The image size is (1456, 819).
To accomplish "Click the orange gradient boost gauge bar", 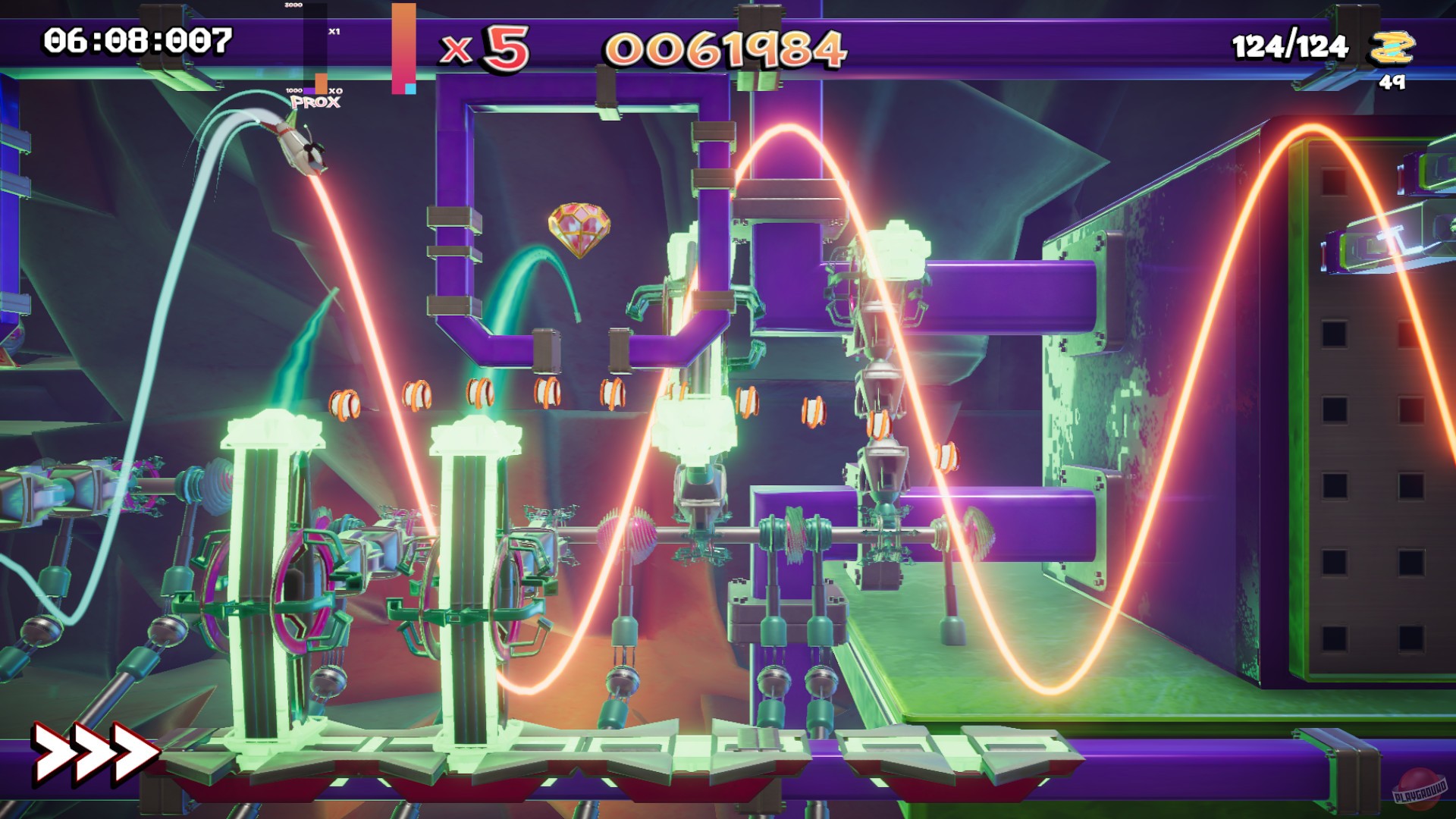I will 403,45.
